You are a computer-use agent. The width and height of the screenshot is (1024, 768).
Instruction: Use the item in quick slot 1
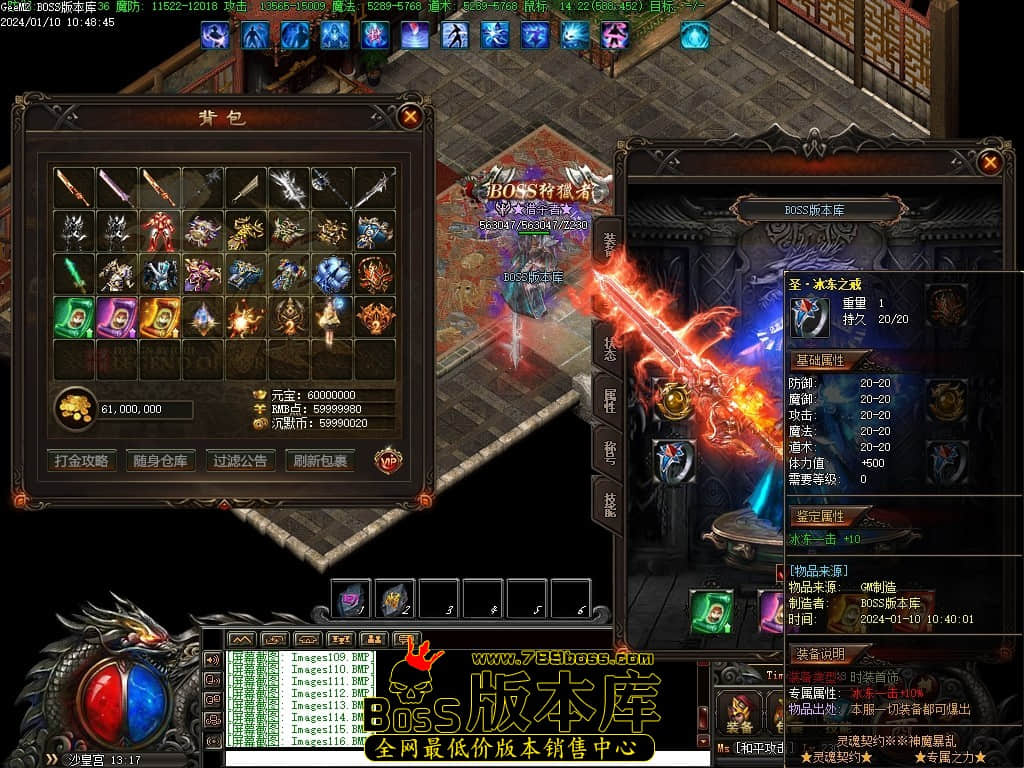pos(351,598)
